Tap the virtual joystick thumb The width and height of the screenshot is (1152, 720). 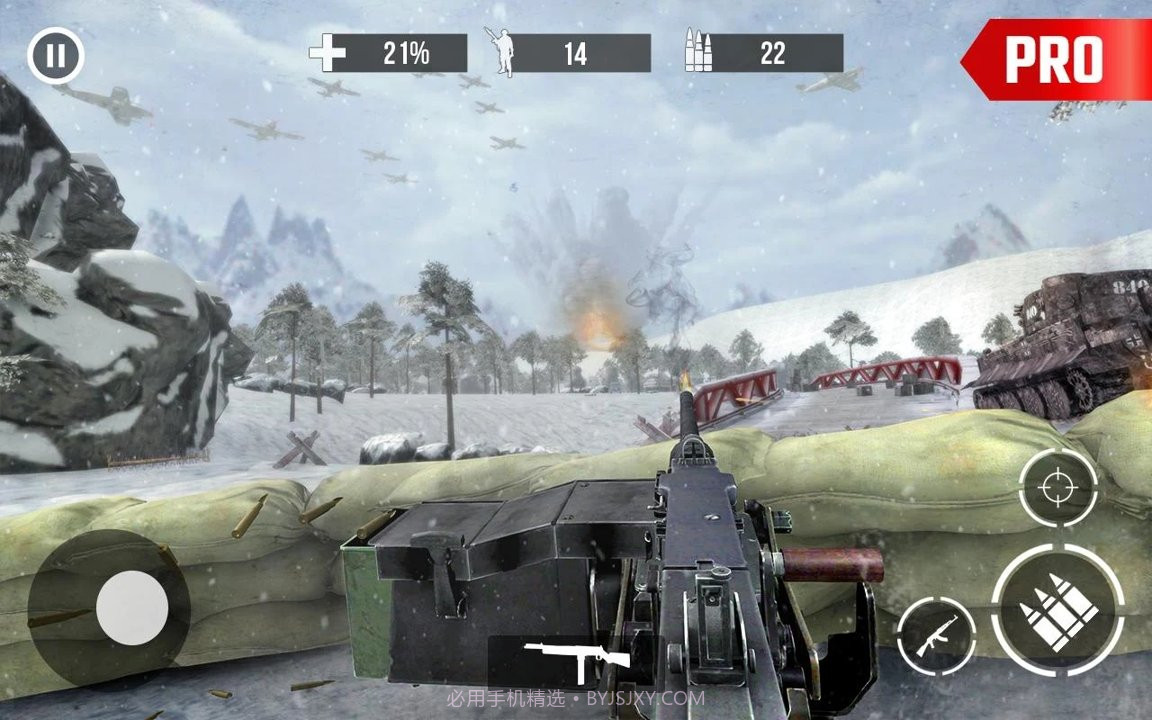132,607
